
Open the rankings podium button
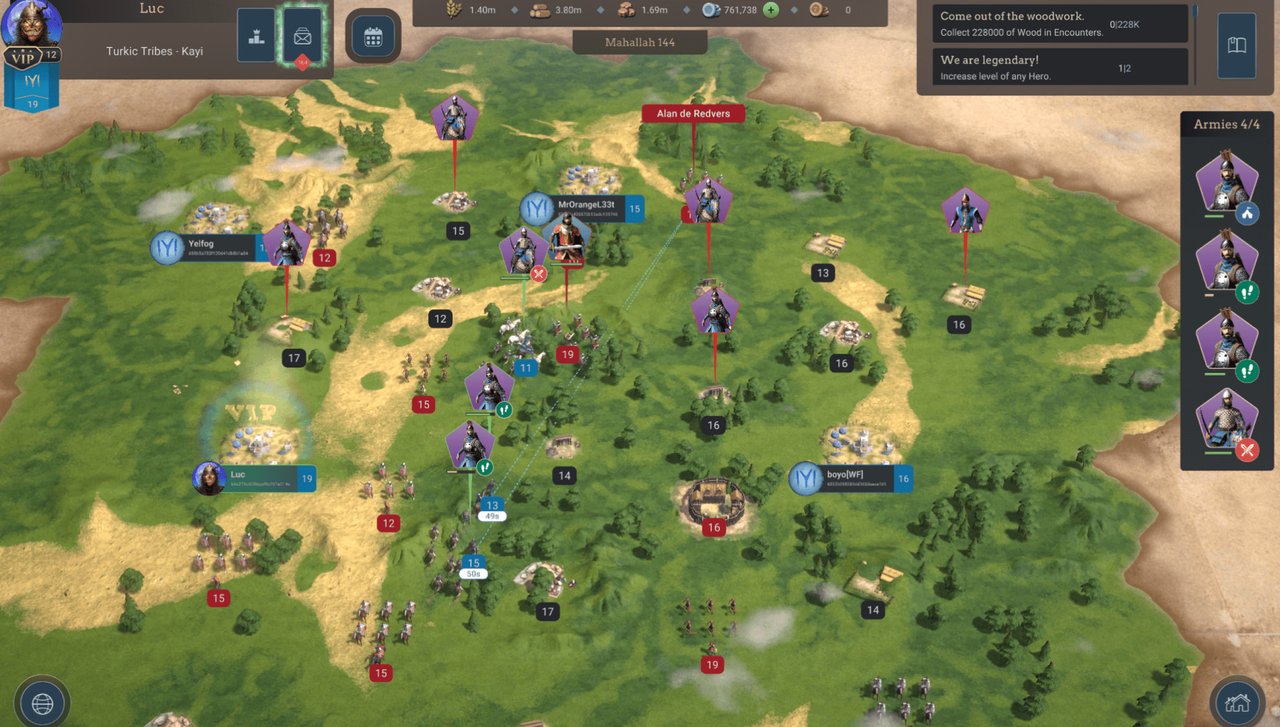tap(256, 36)
